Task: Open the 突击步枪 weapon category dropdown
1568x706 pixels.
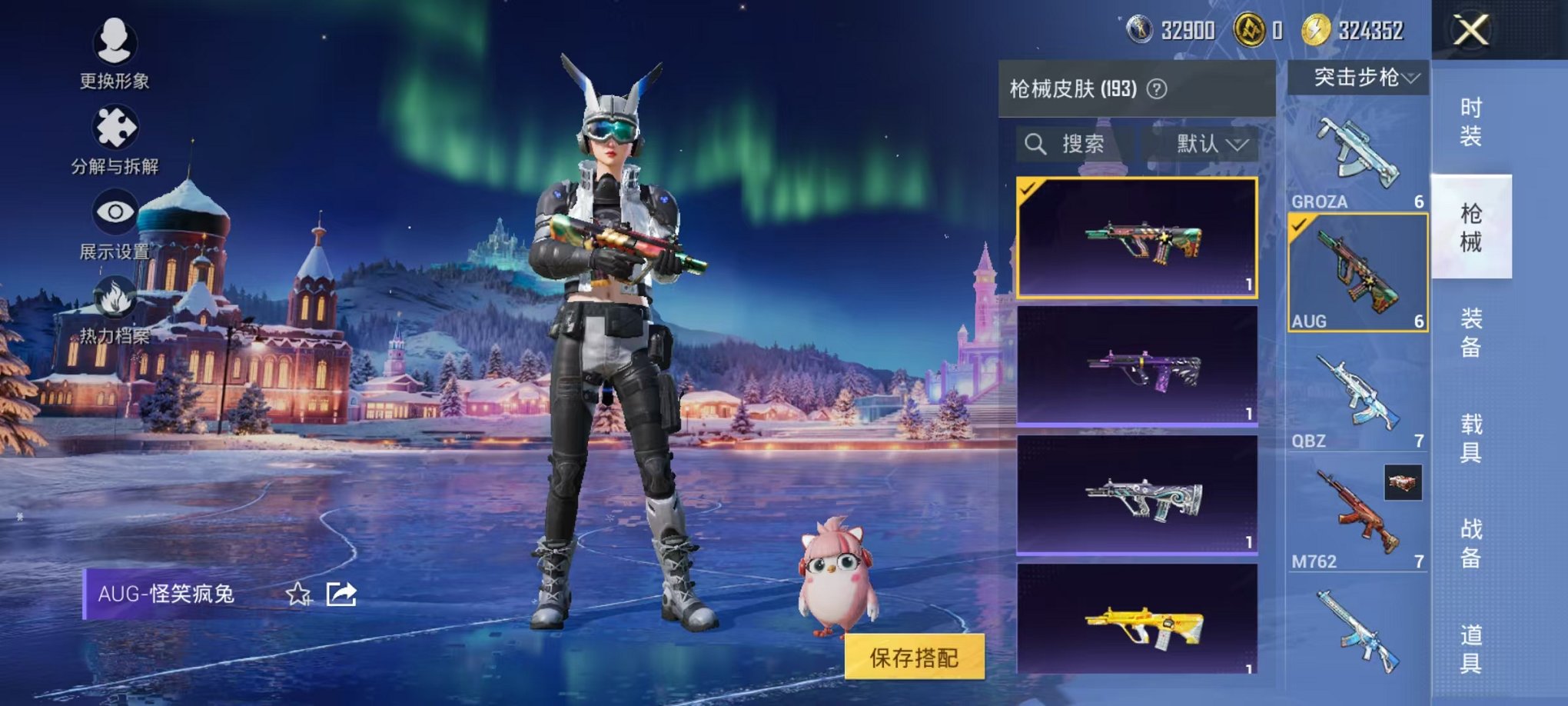Action: tap(1360, 77)
